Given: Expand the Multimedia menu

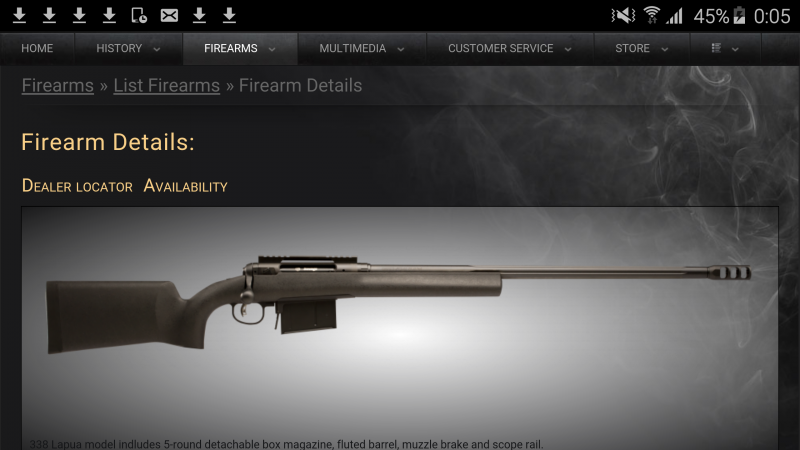Looking at the screenshot, I should click(x=362, y=48).
